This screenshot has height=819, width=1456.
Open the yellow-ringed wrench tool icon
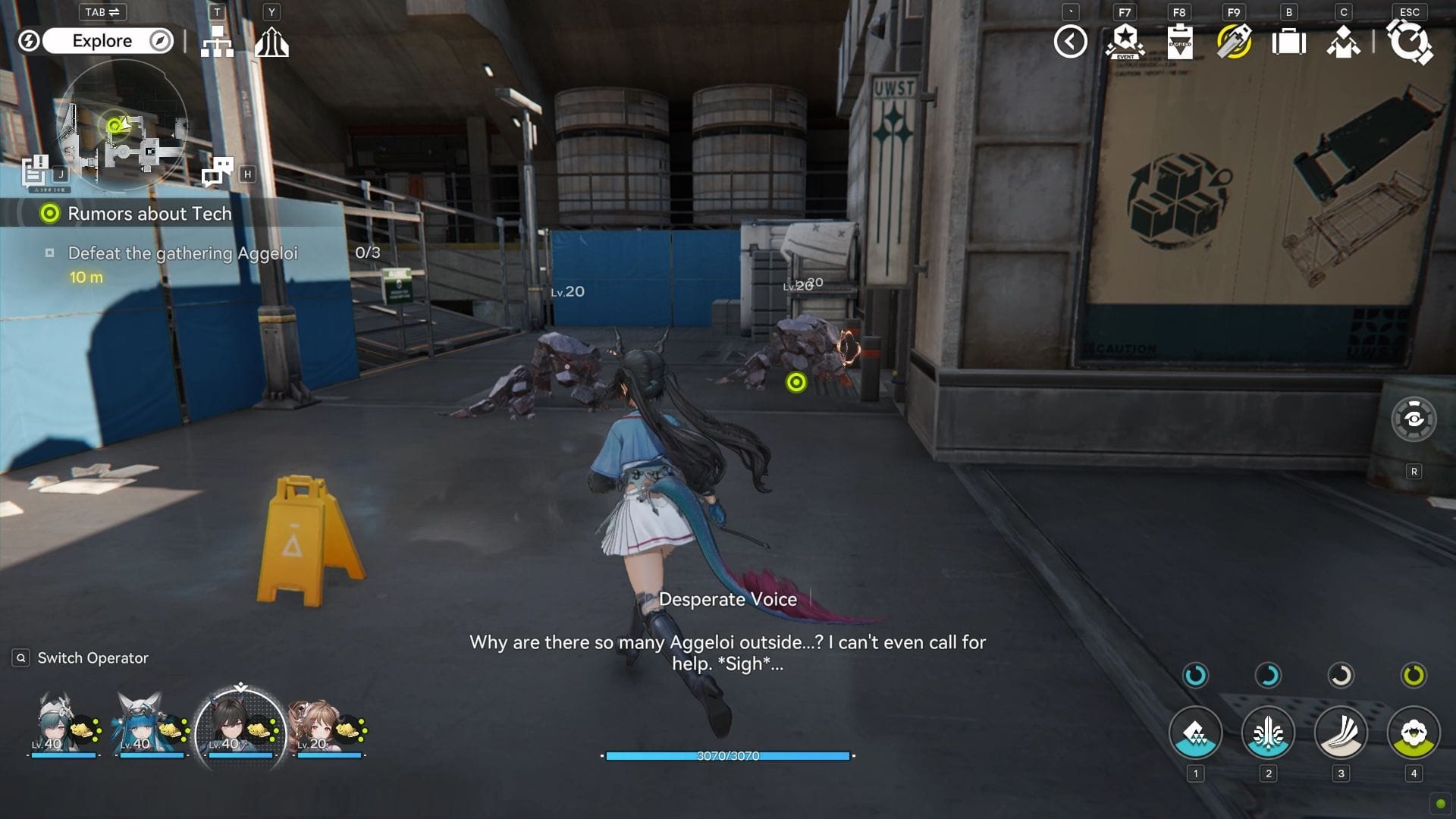[1234, 42]
